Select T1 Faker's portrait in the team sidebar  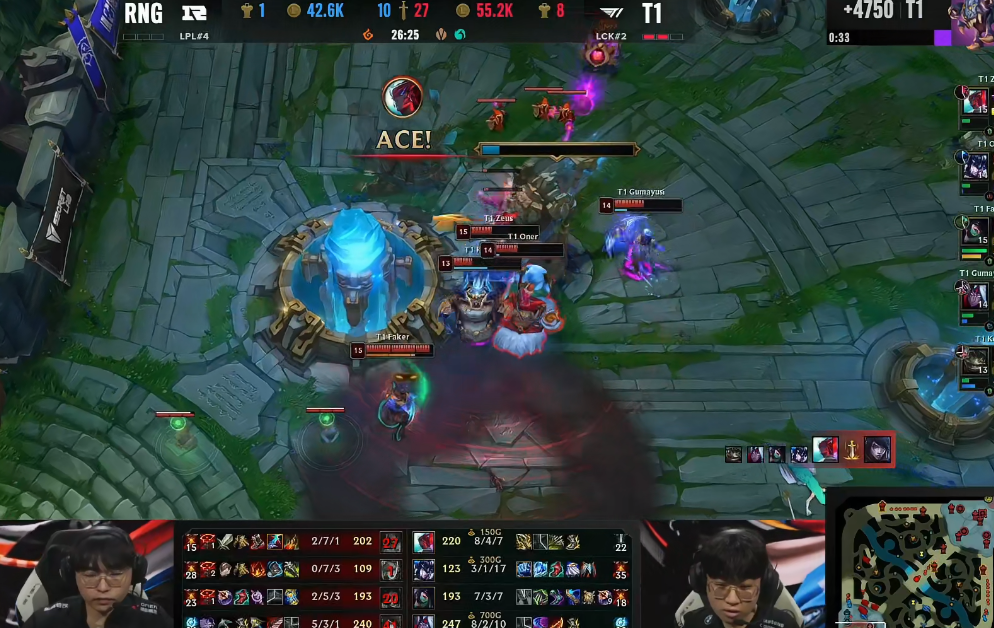976,232
